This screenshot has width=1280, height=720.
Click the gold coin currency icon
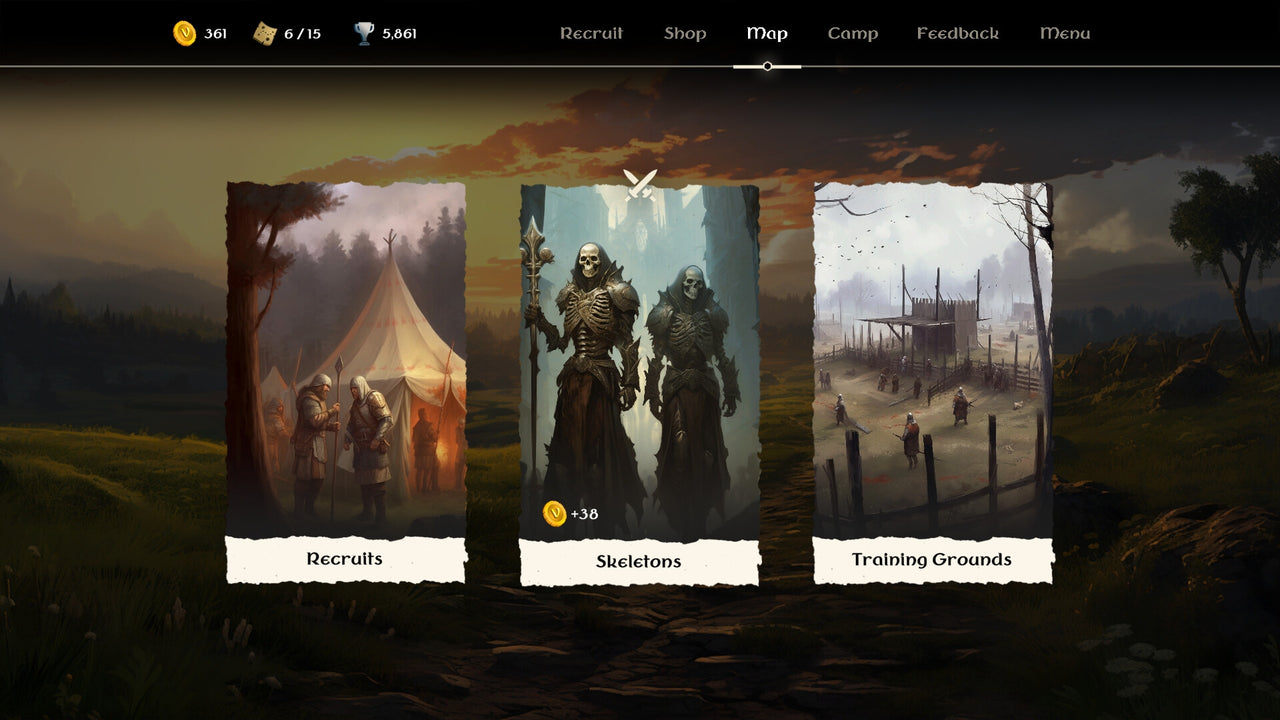185,31
